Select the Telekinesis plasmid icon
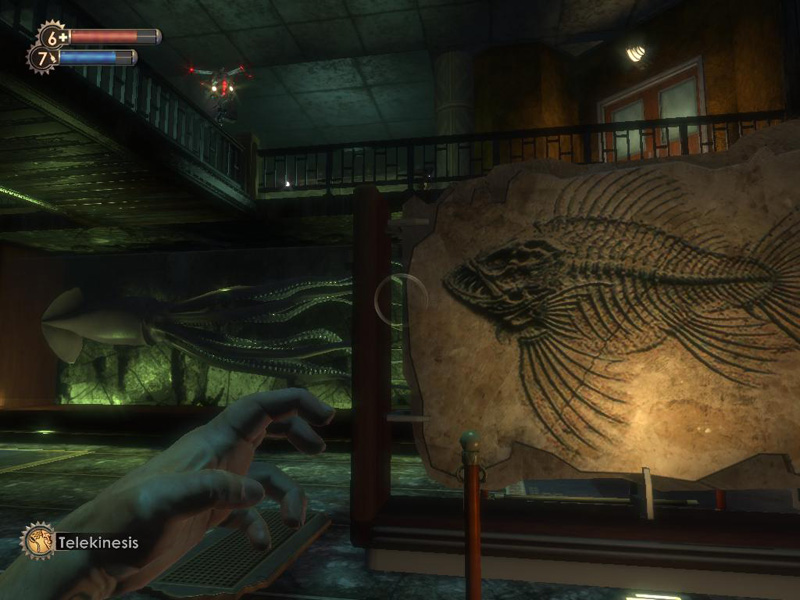This screenshot has height=600, width=800. click(x=38, y=541)
